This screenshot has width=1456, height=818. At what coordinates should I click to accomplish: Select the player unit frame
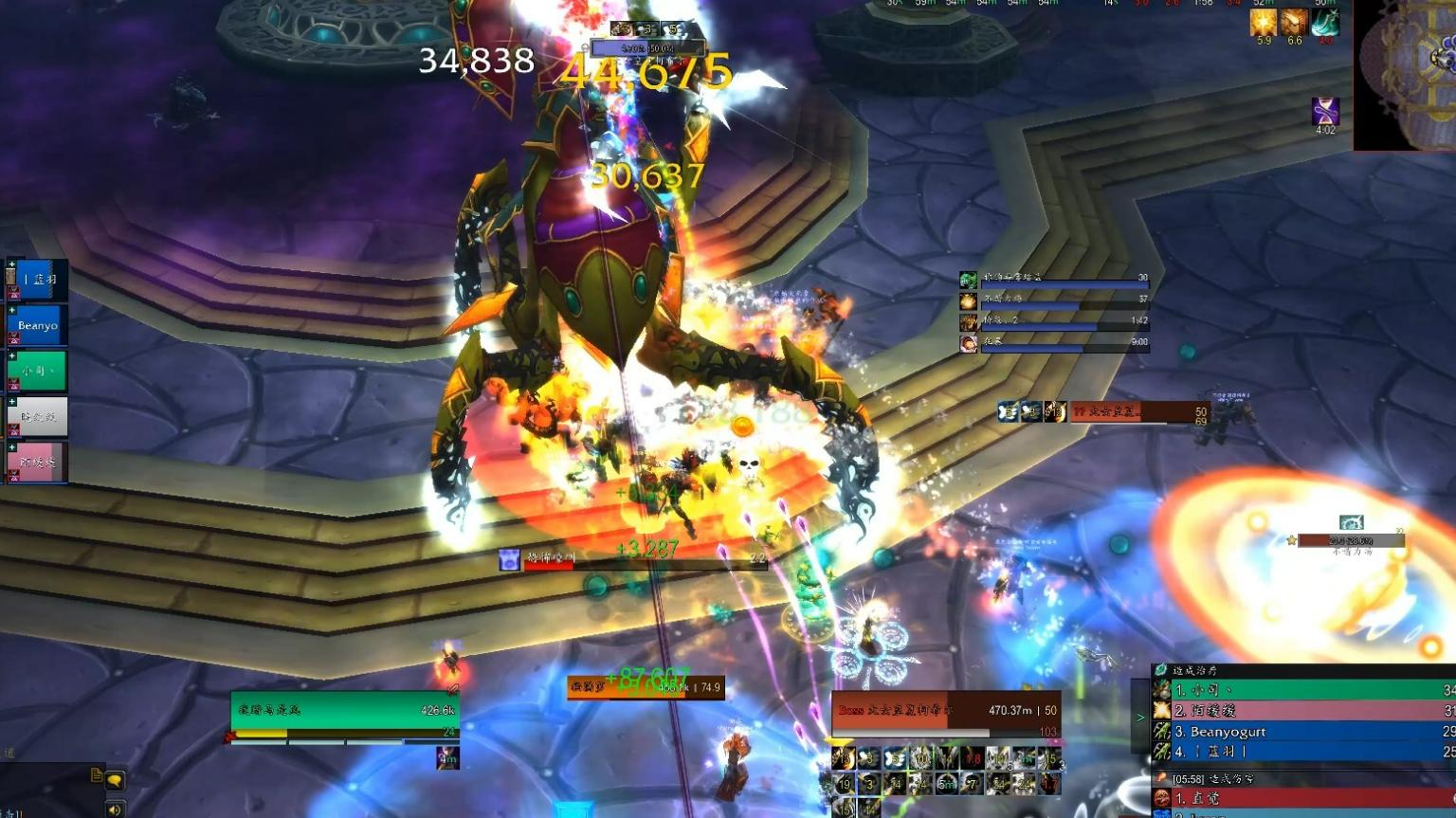(x=345, y=711)
